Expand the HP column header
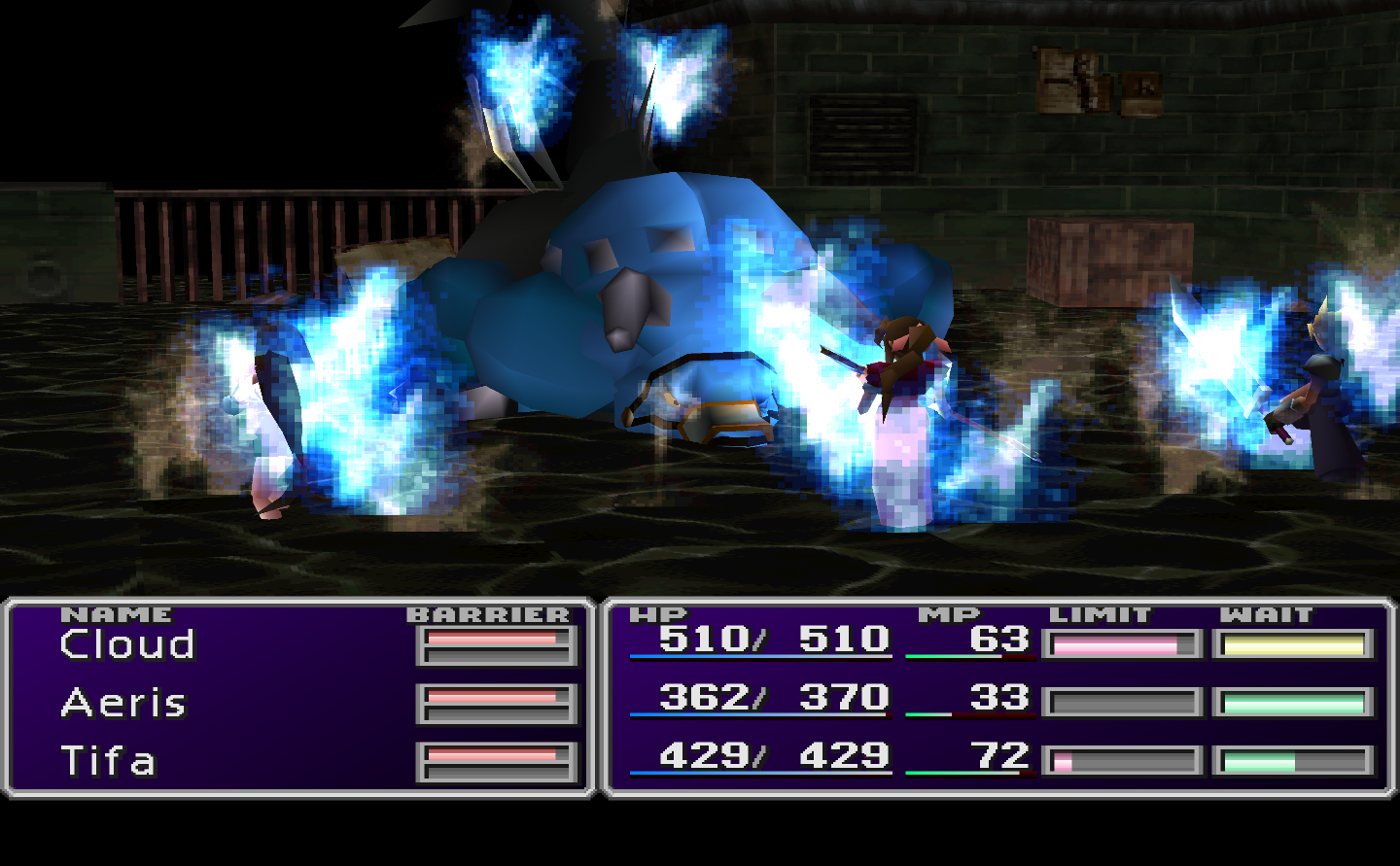The image size is (1400, 866). tap(657, 613)
